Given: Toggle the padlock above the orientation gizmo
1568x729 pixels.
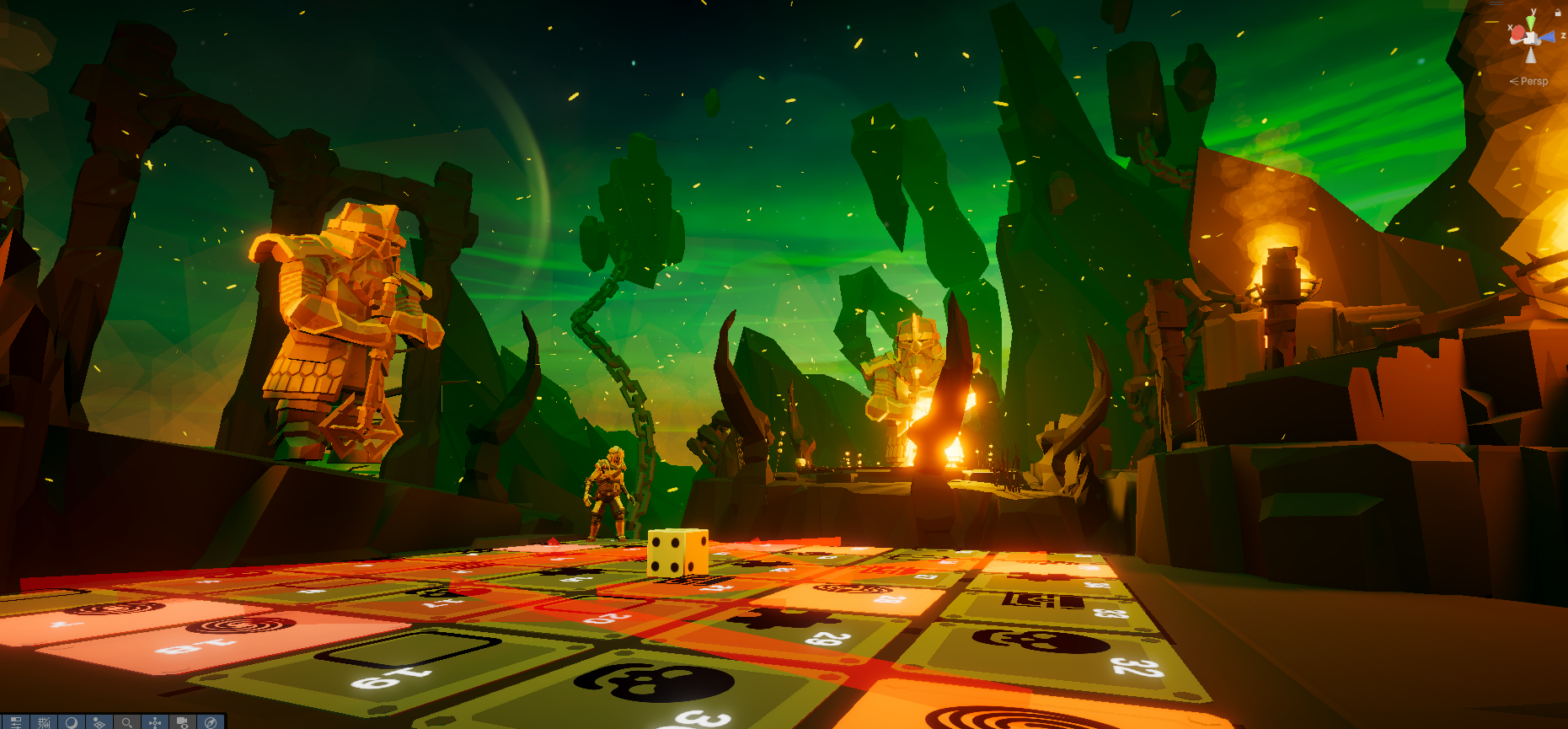Looking at the screenshot, I should (x=1558, y=13).
